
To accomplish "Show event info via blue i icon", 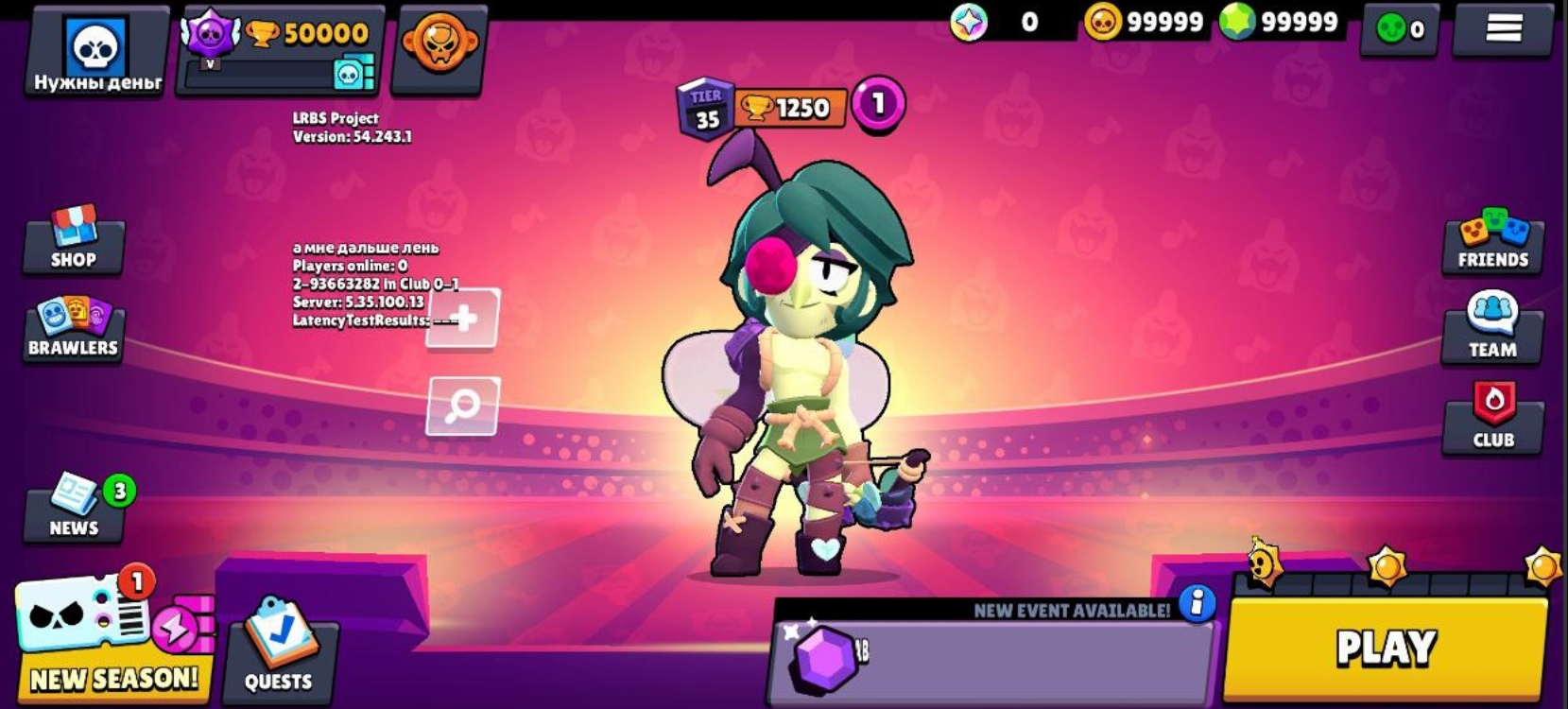I will click(1197, 602).
